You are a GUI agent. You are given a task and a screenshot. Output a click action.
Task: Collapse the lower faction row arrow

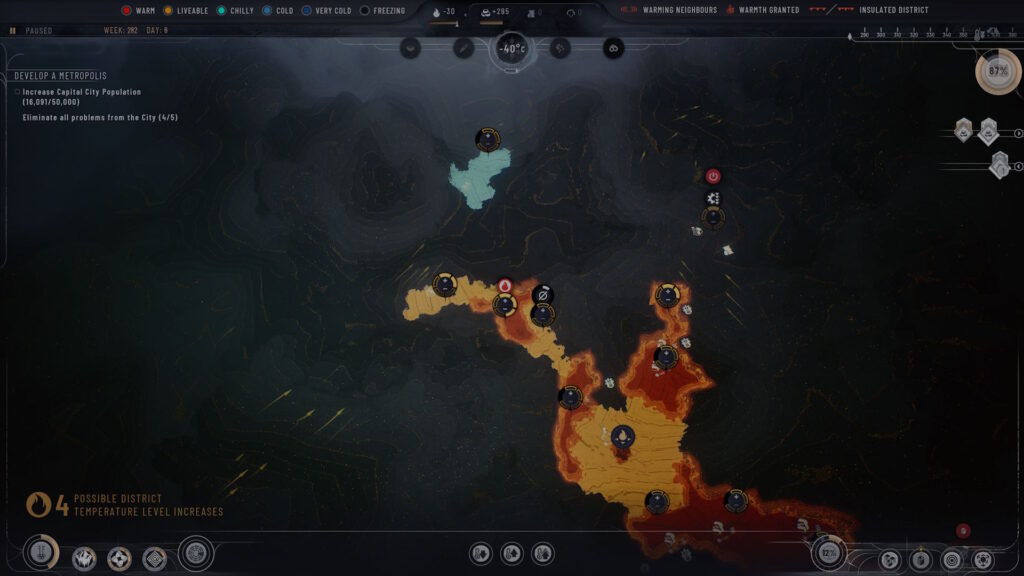click(1018, 166)
